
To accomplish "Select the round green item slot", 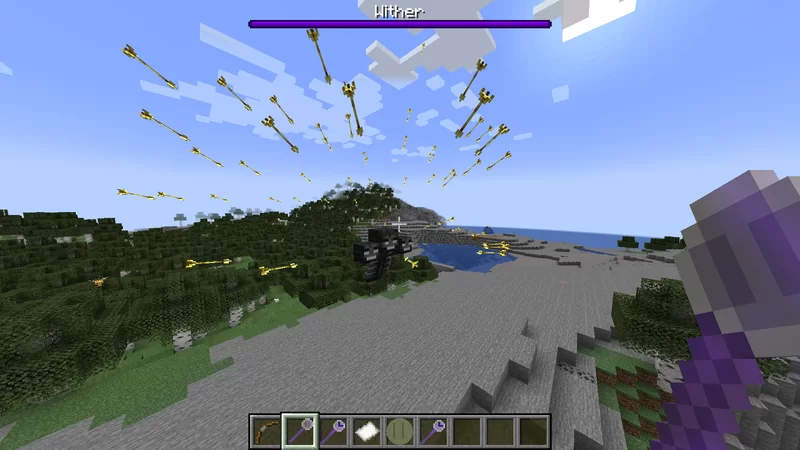I will pyautogui.click(x=400, y=431).
